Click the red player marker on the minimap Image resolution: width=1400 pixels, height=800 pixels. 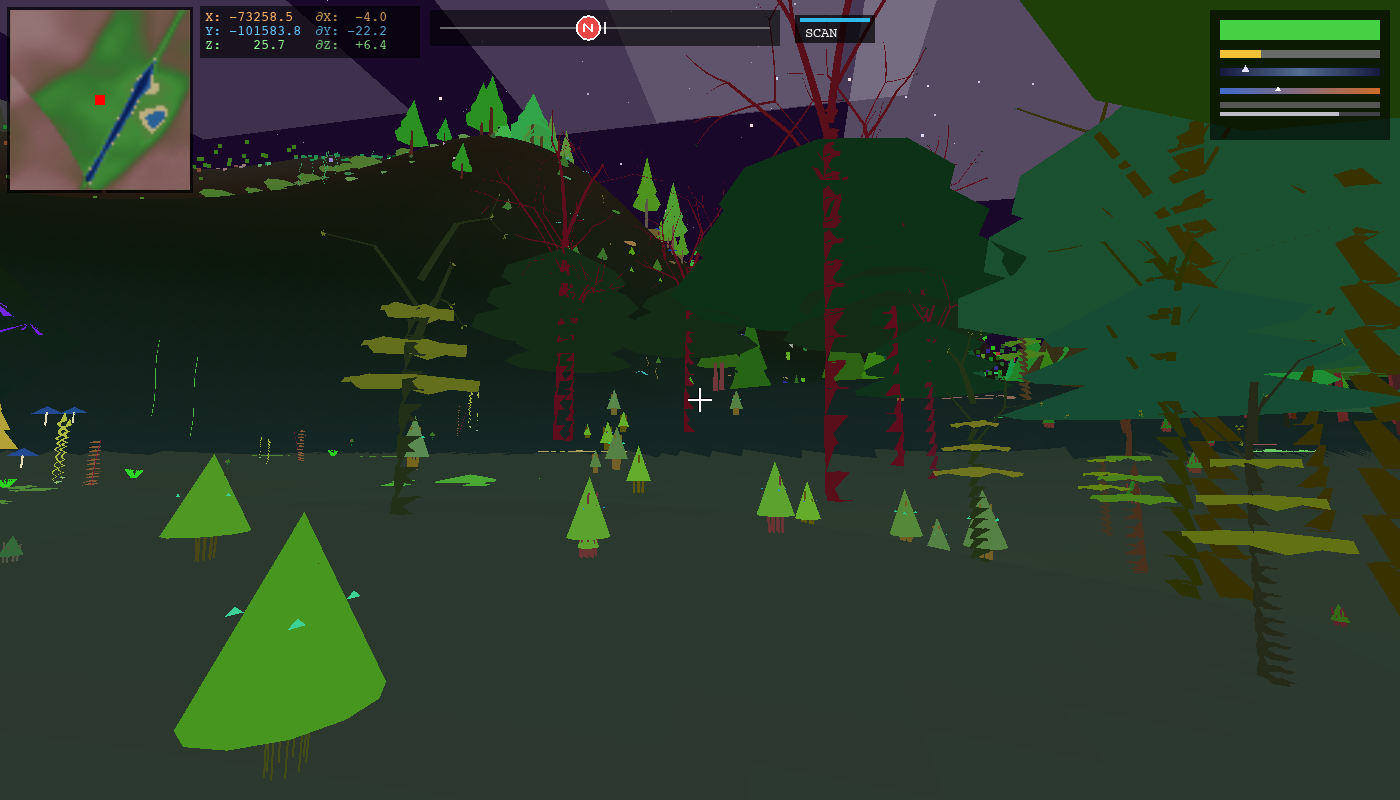(100, 100)
